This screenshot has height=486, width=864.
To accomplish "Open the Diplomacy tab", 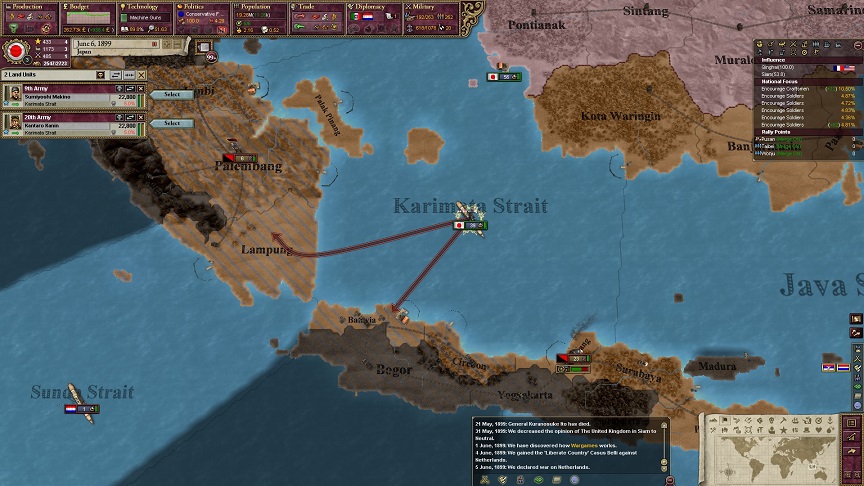I will [374, 6].
